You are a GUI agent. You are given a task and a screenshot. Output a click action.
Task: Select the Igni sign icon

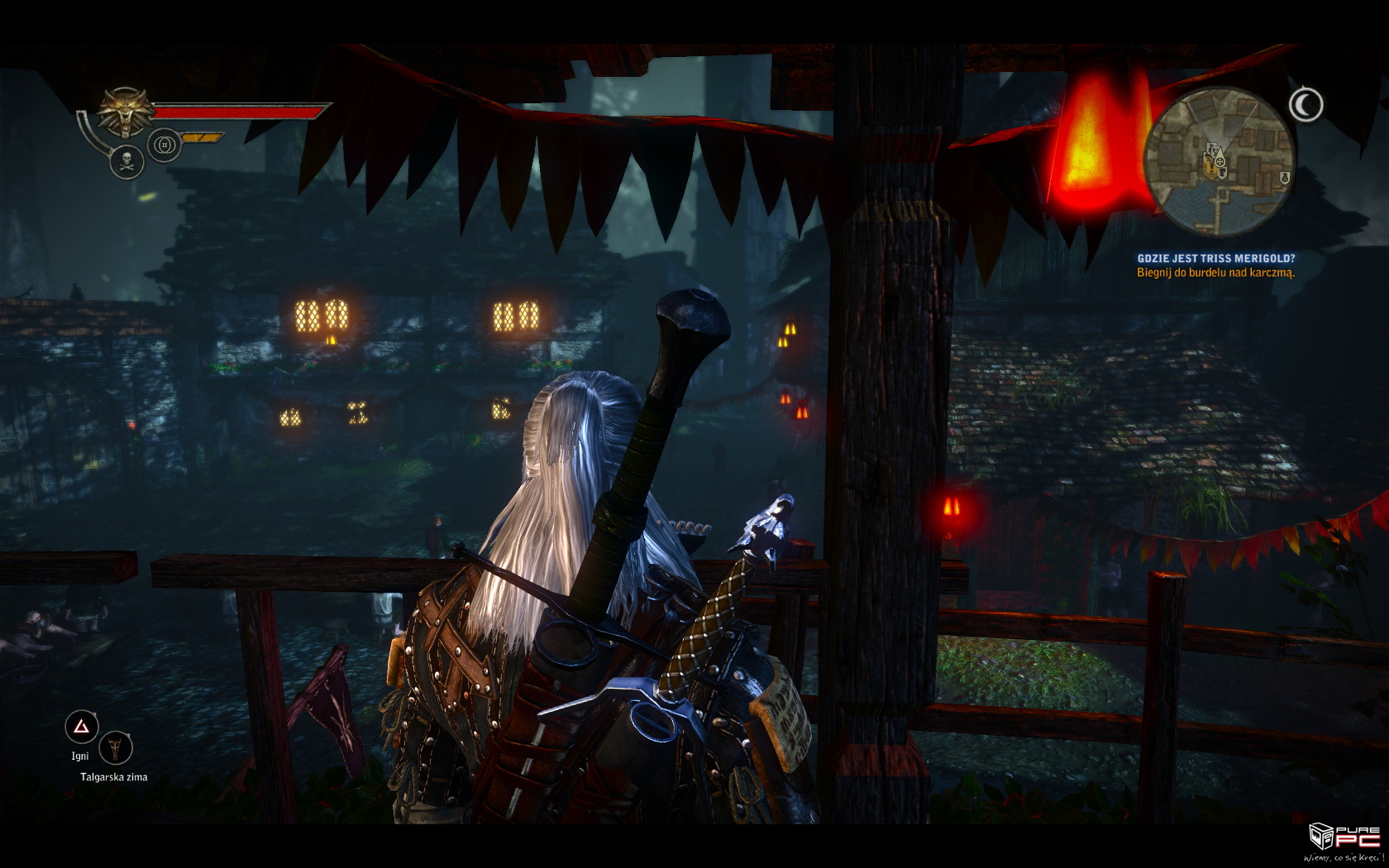(x=81, y=727)
